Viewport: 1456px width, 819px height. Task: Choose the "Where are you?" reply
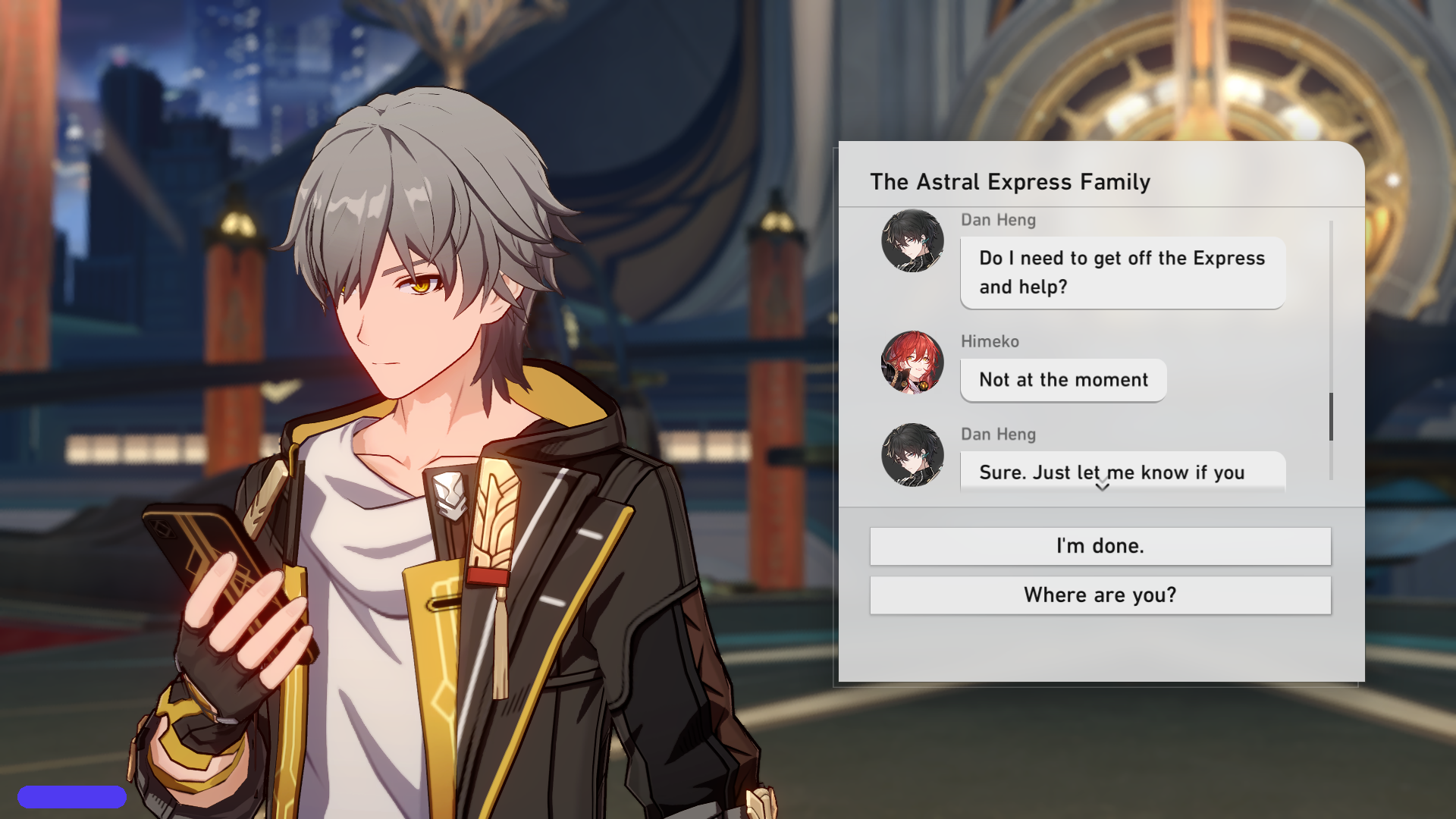click(1100, 595)
